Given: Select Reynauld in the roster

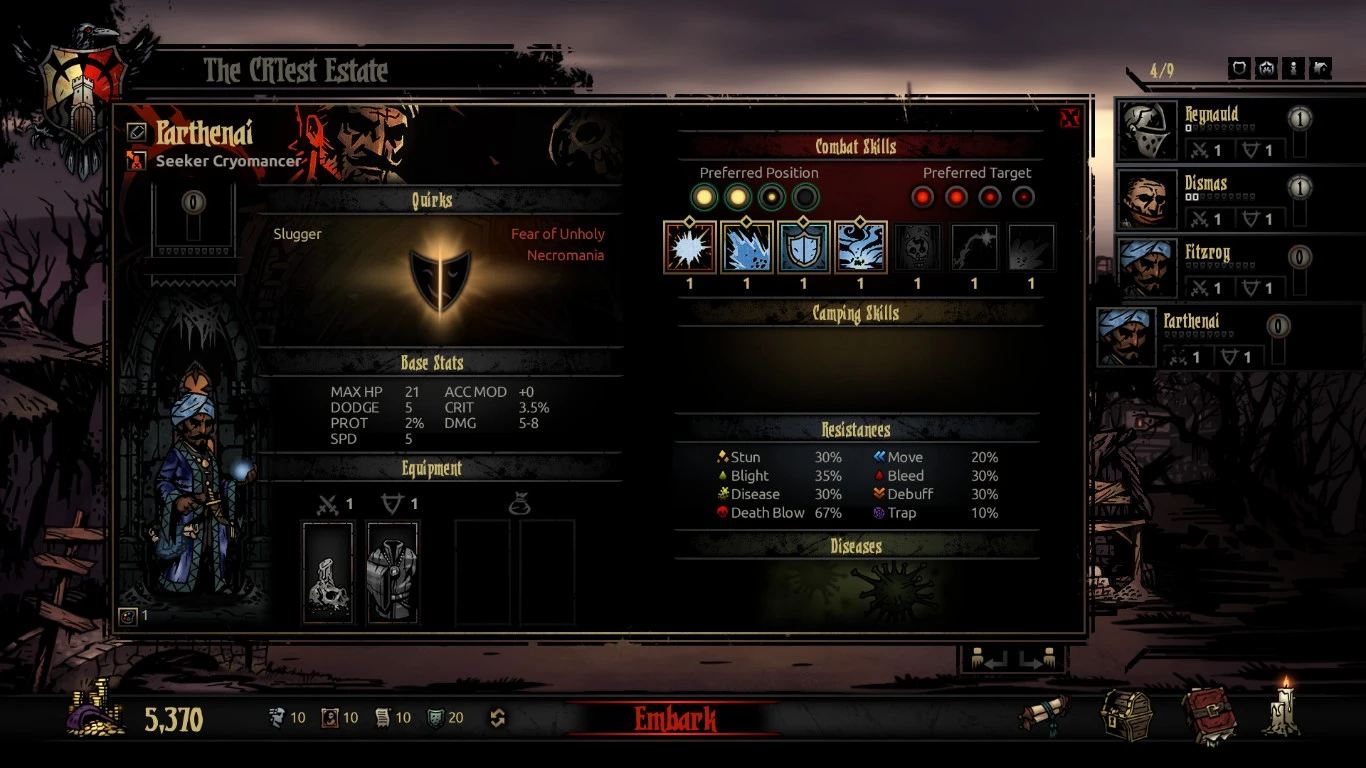Looking at the screenshot, I should tap(1210, 132).
